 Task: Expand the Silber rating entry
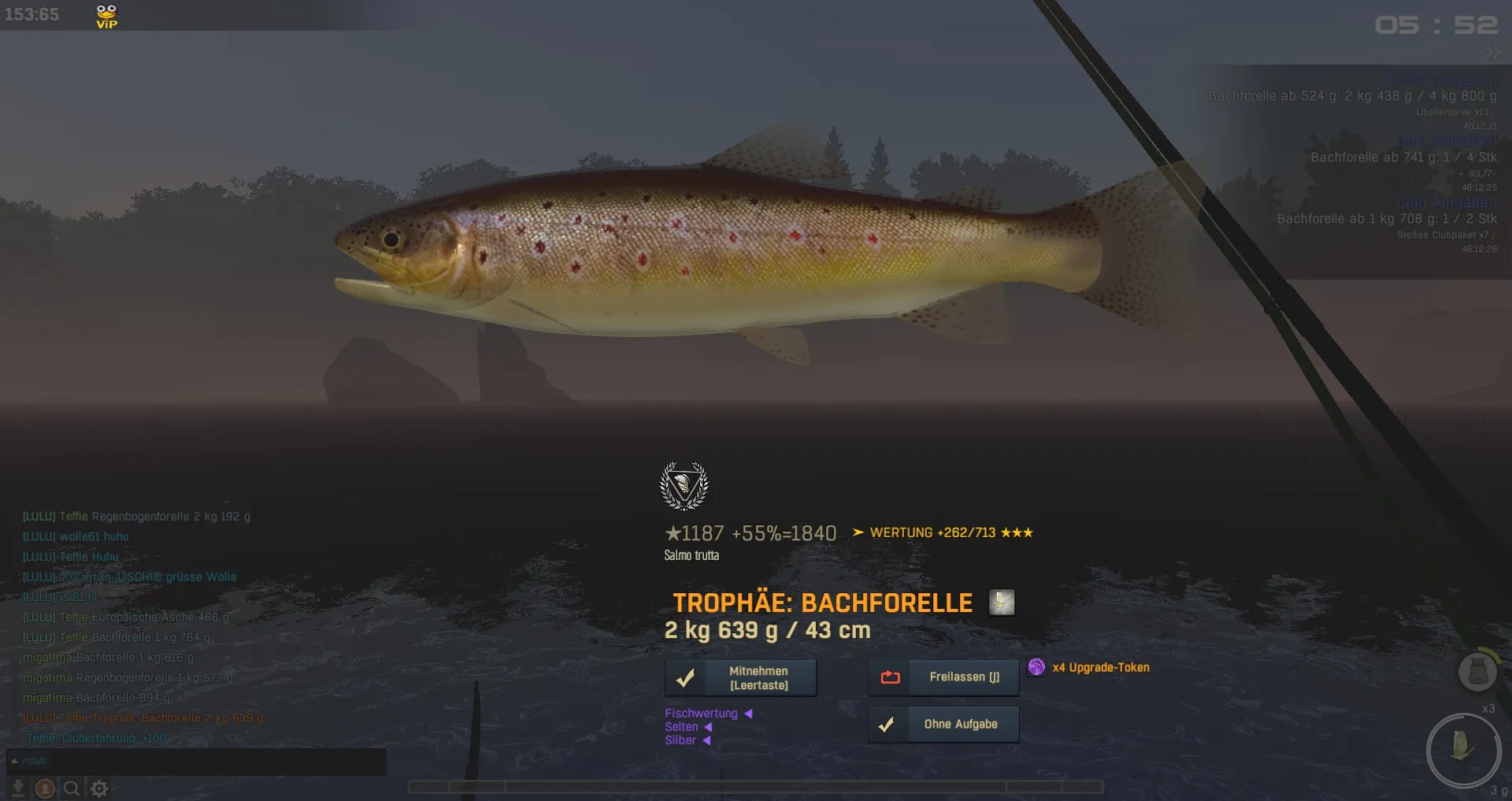tap(706, 740)
